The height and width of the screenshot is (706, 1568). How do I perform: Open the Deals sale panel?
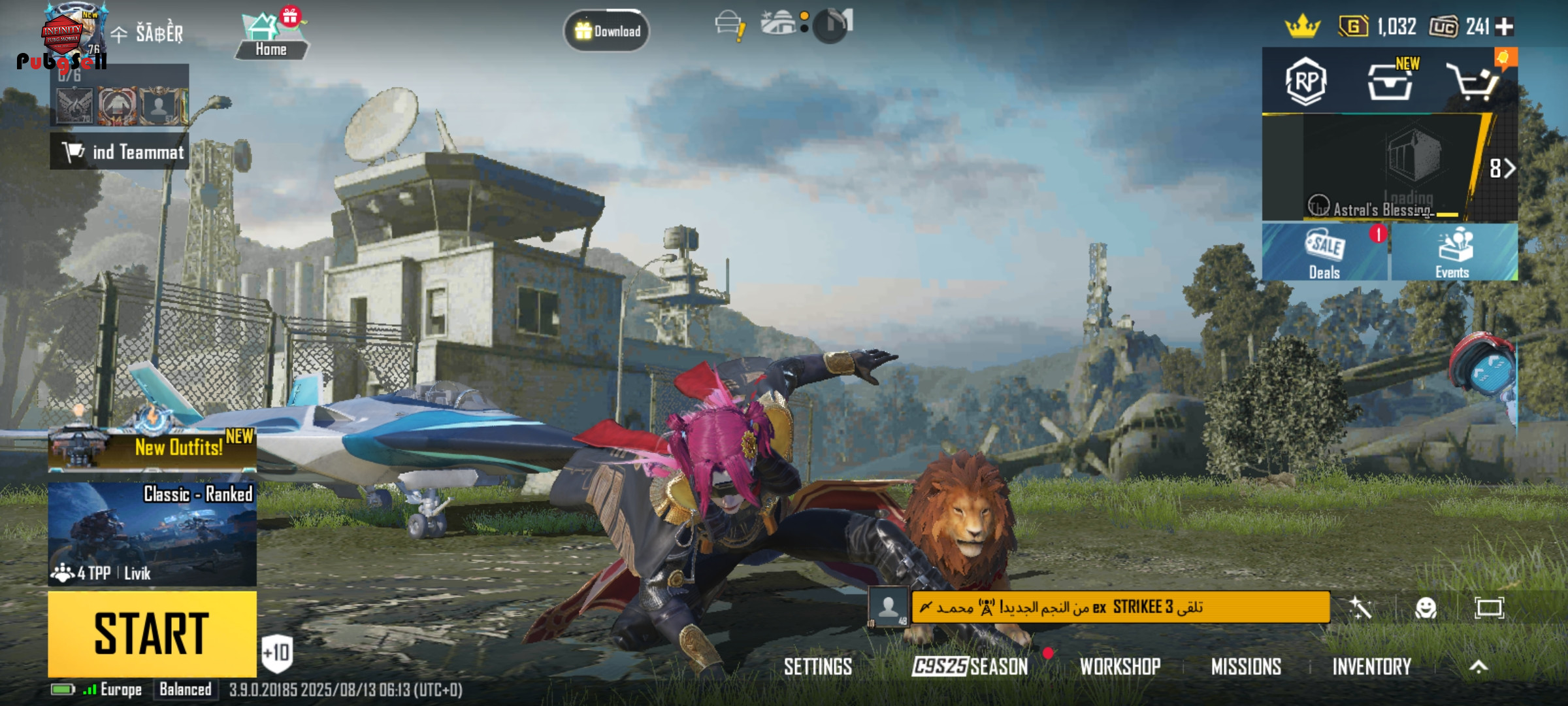pyautogui.click(x=1324, y=252)
